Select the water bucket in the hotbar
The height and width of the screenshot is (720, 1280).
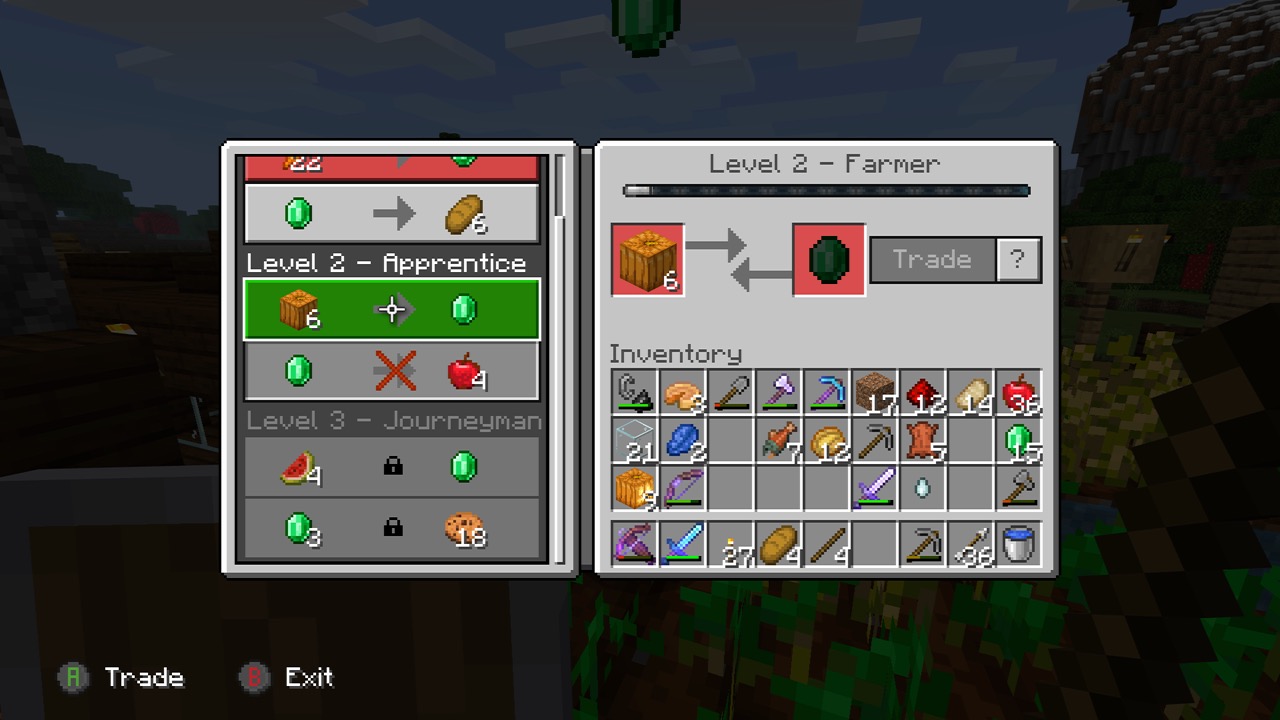pos(1019,545)
